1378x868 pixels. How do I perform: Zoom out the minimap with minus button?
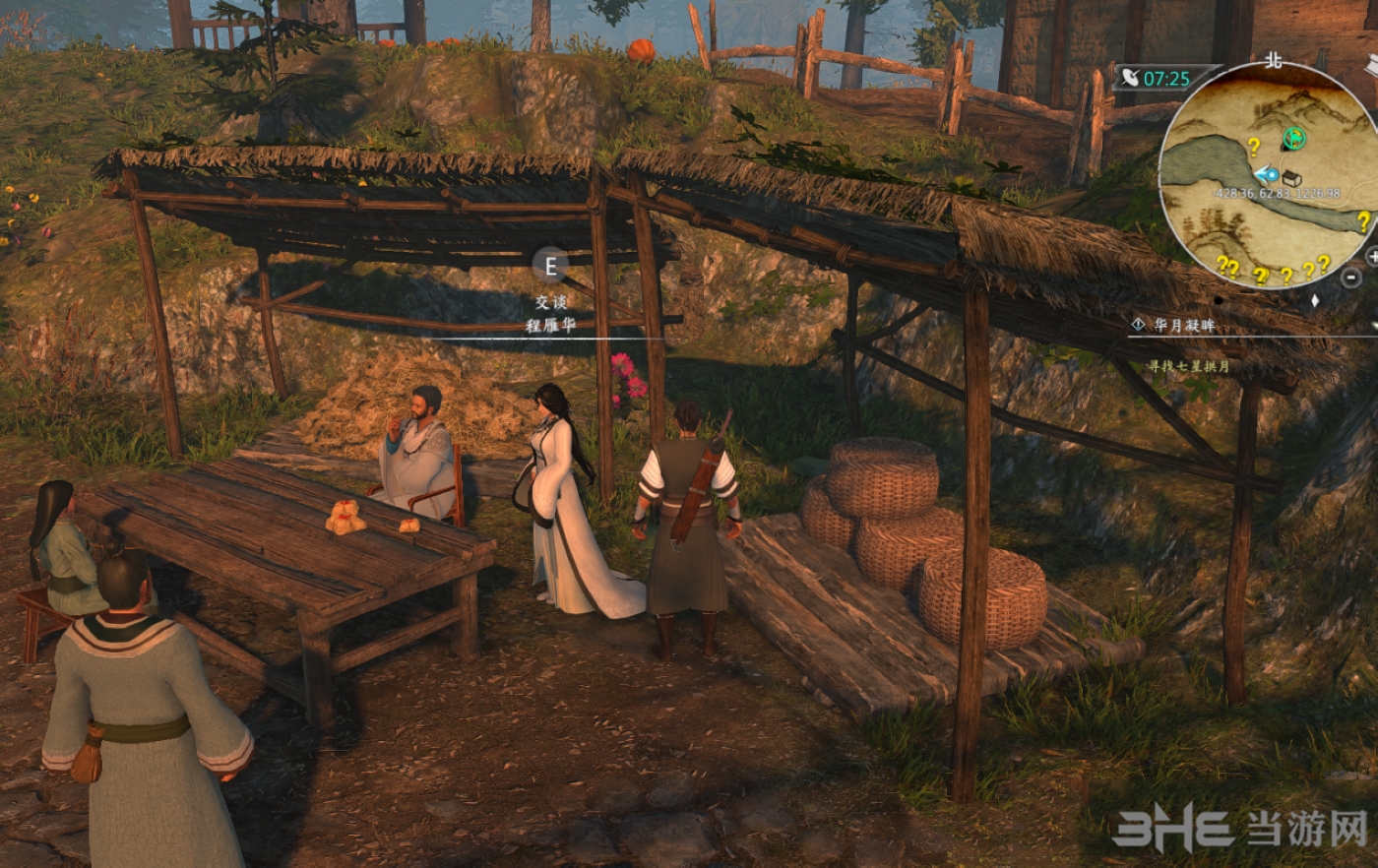tap(1352, 278)
